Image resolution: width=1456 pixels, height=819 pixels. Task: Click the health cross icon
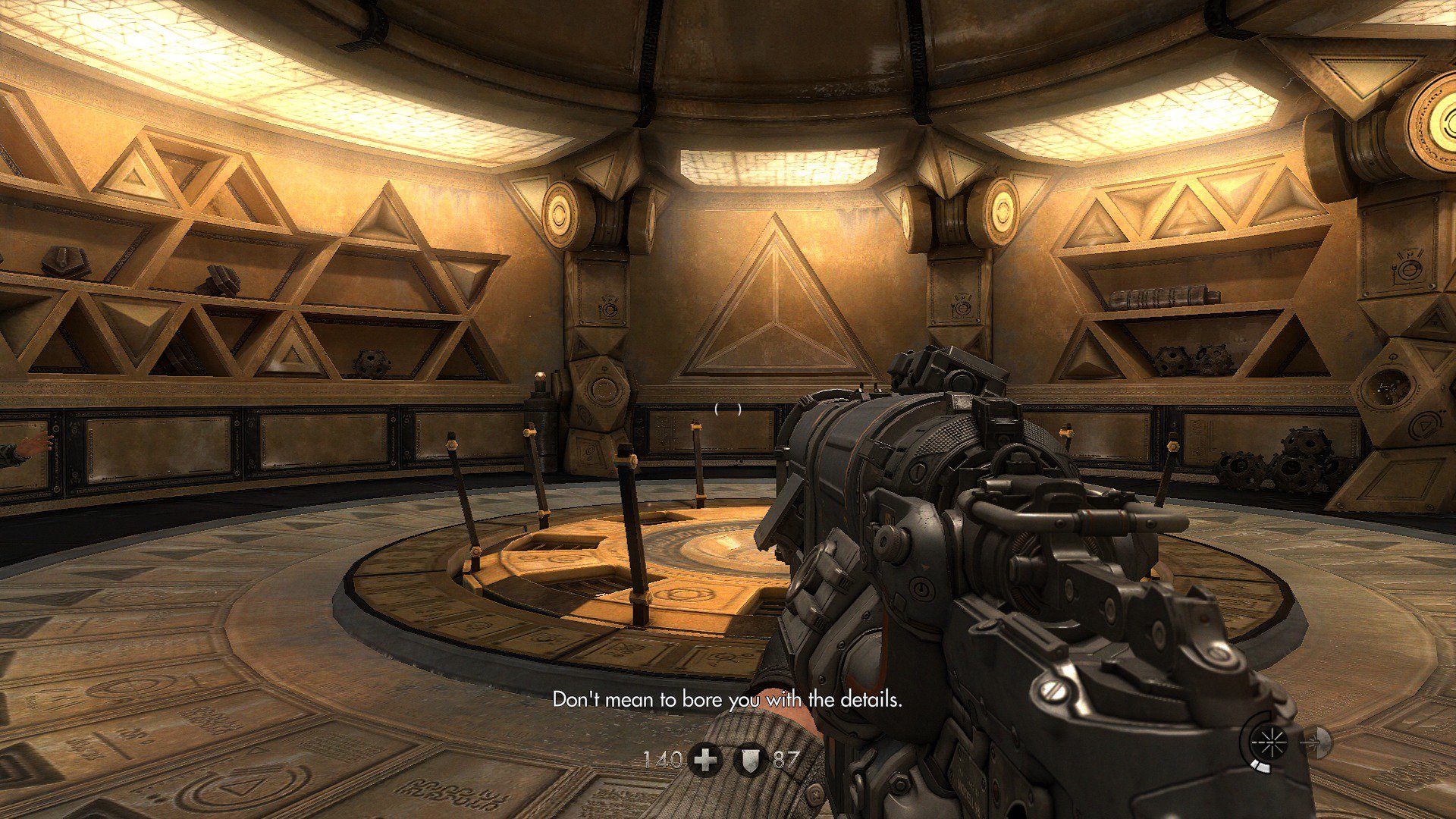click(705, 760)
